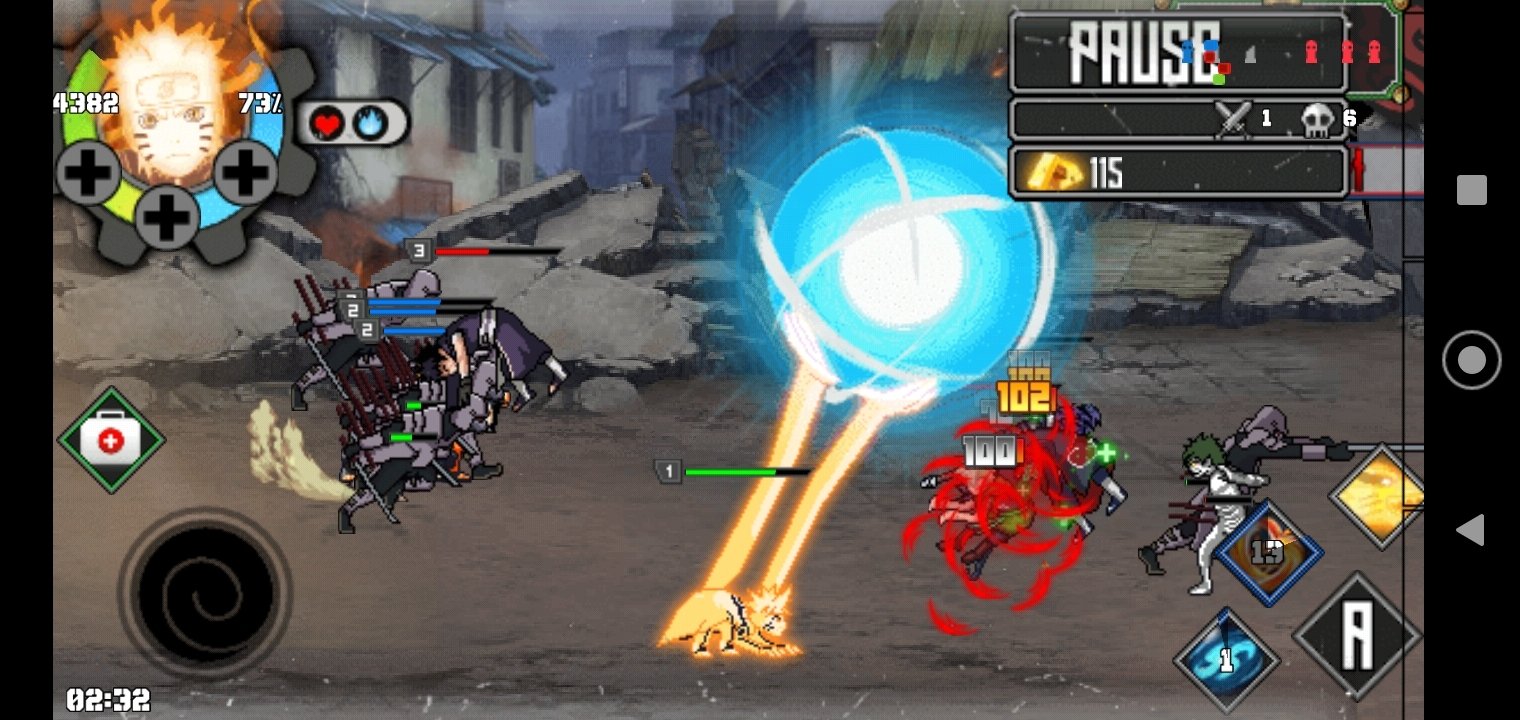
Task: Use the first-aid medkit button
Action: click(111, 440)
